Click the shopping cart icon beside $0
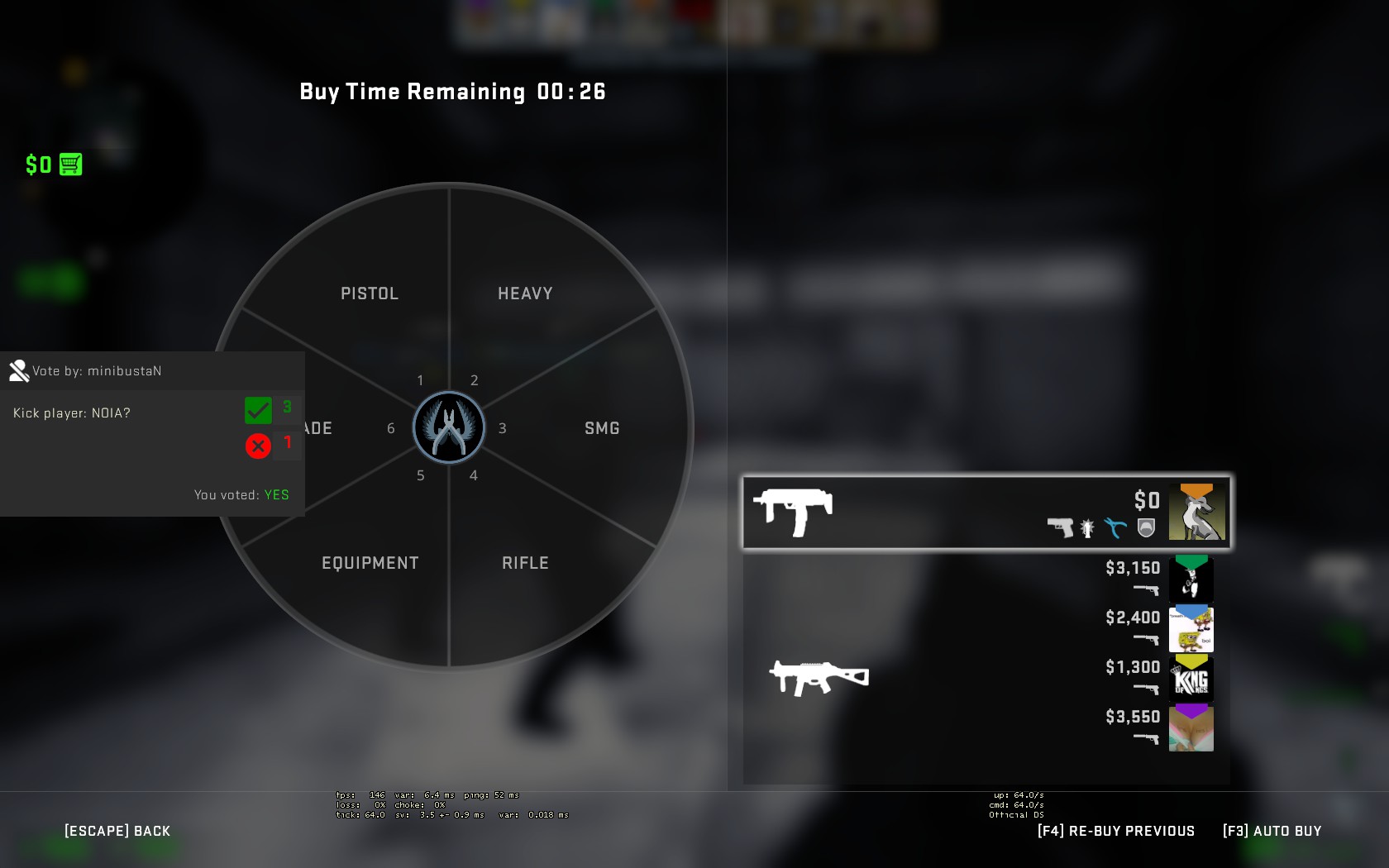Image resolution: width=1389 pixels, height=868 pixels. [70, 165]
